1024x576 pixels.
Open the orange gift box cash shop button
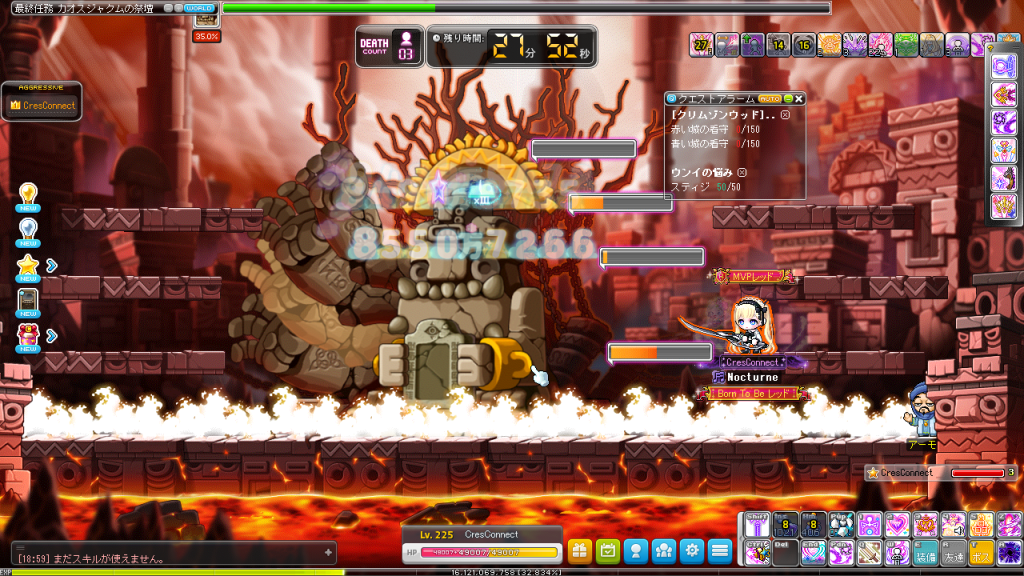(x=580, y=550)
